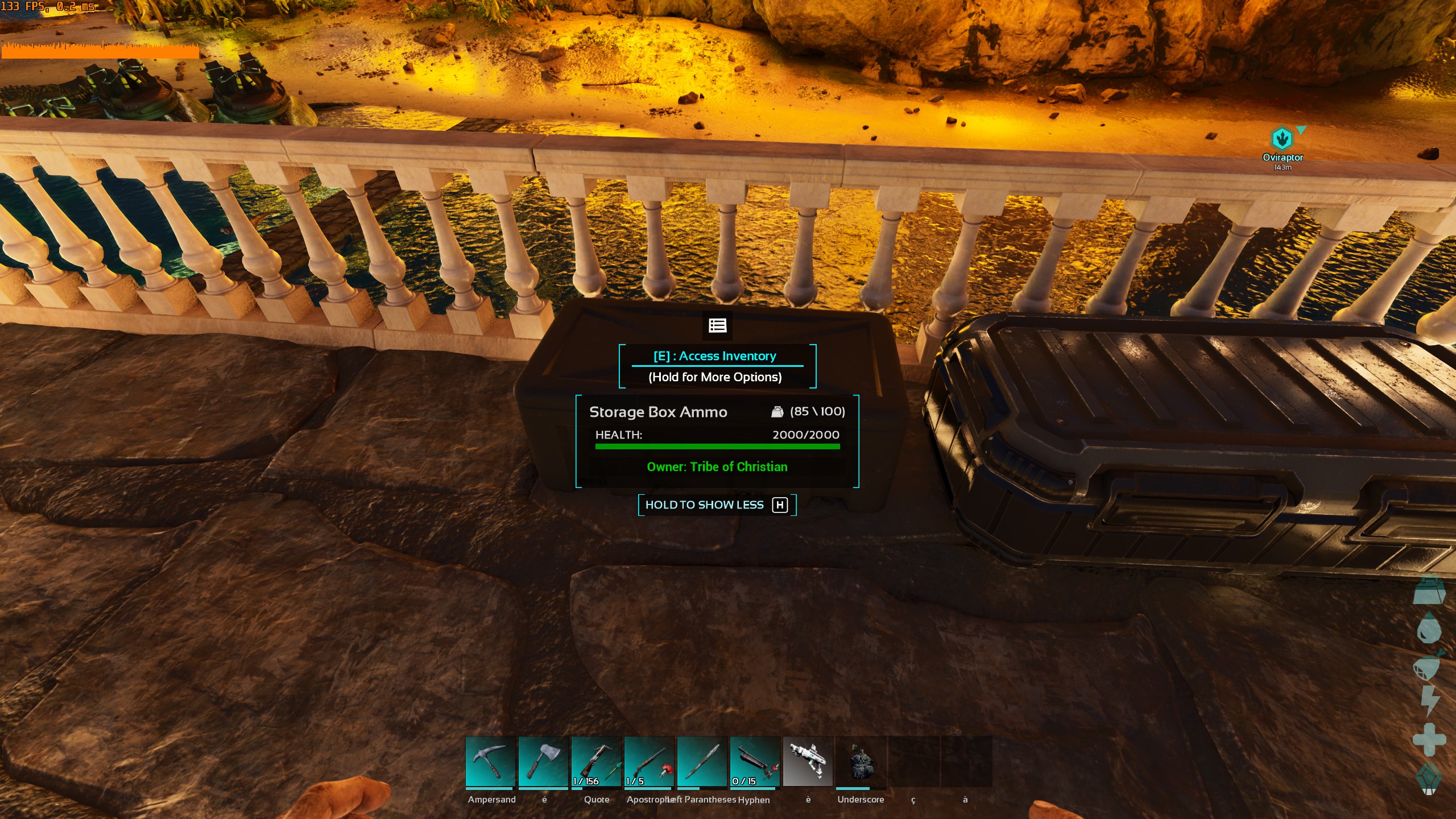Screen dimensions: 1456x819
Task: Select the white tek gun slot
Action: pos(808,762)
